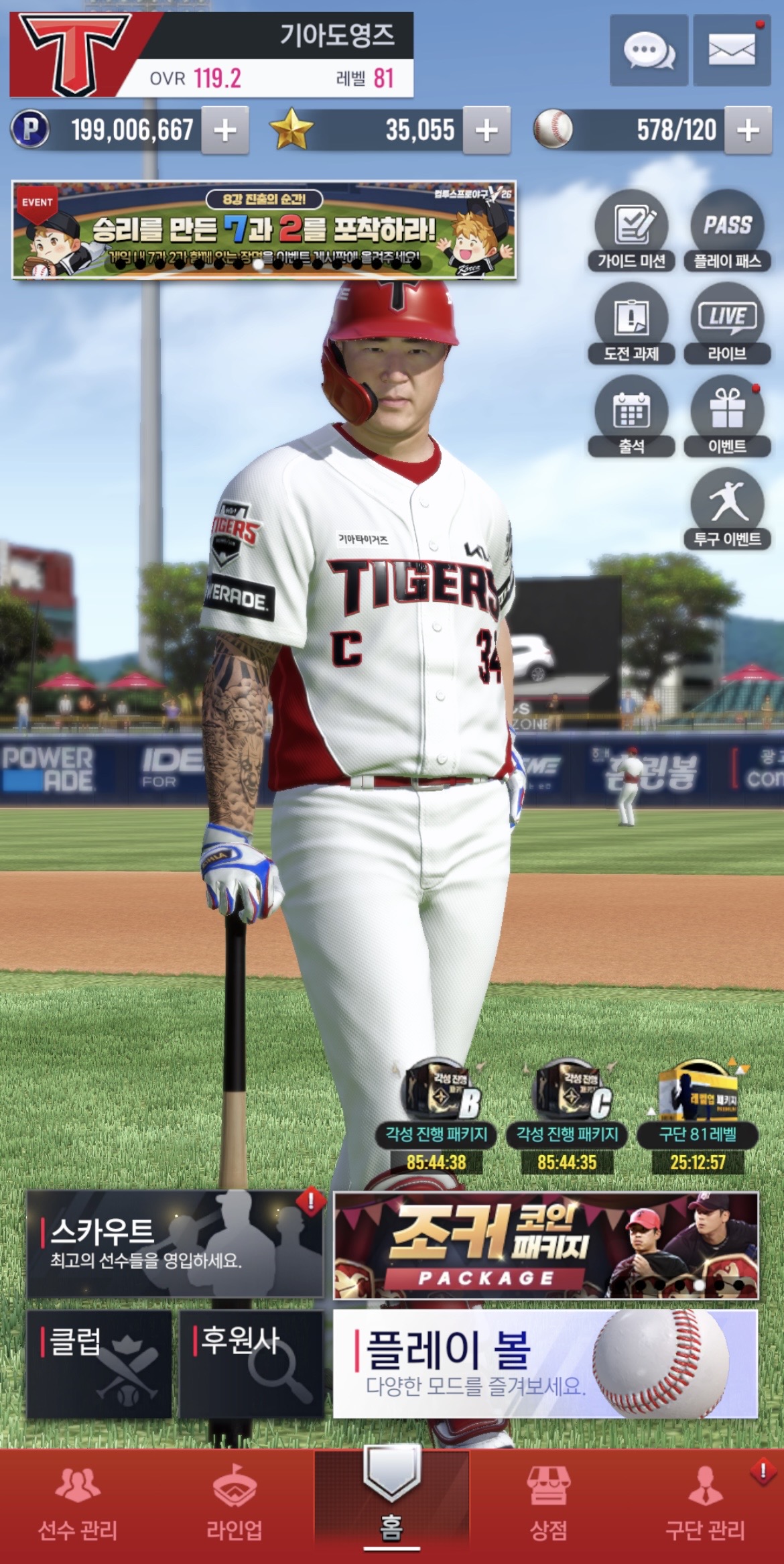Start 플레이 볼 play ball
The height and width of the screenshot is (1564, 784).
pos(545,1364)
